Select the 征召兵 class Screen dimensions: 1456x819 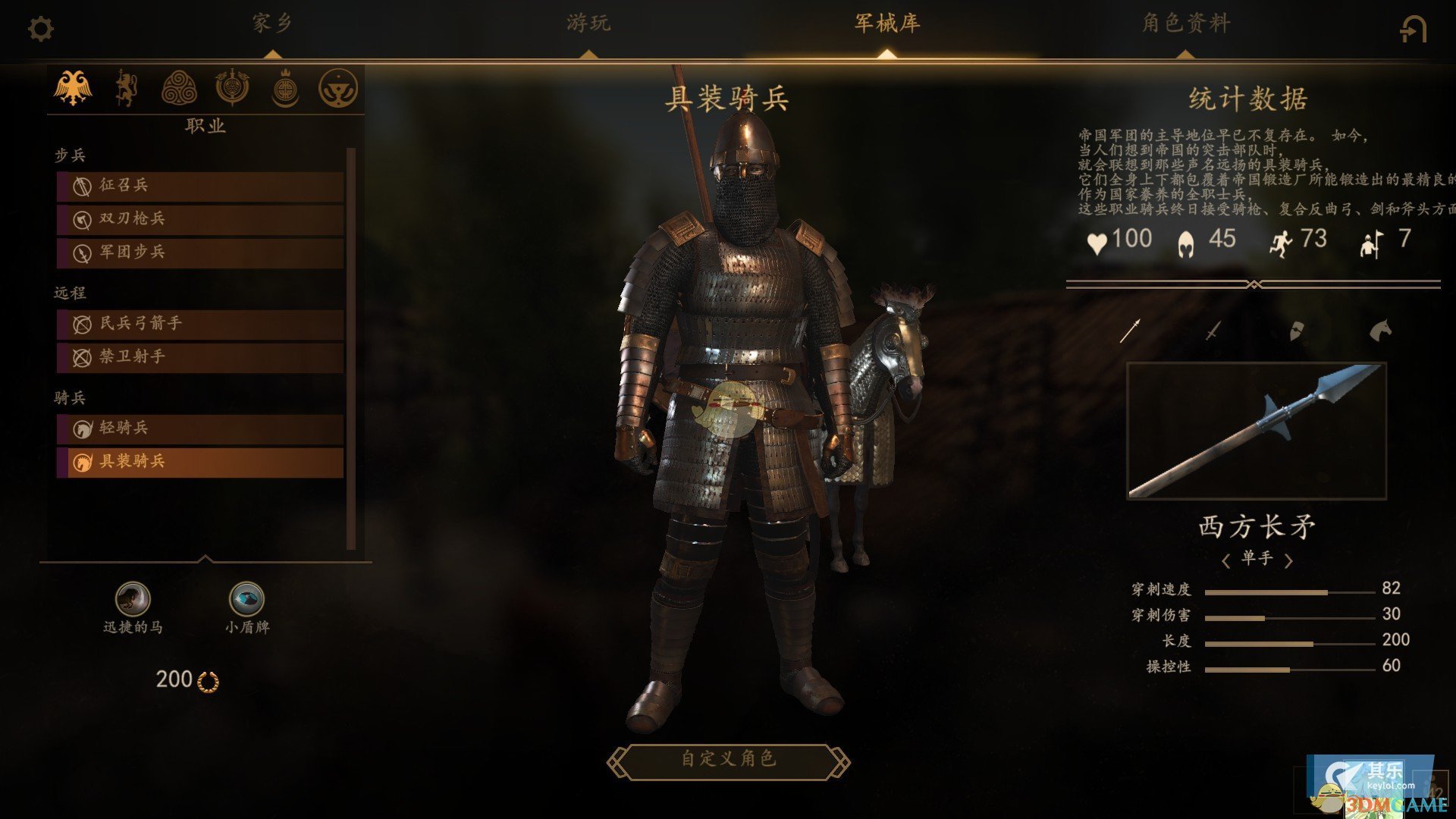(200, 186)
